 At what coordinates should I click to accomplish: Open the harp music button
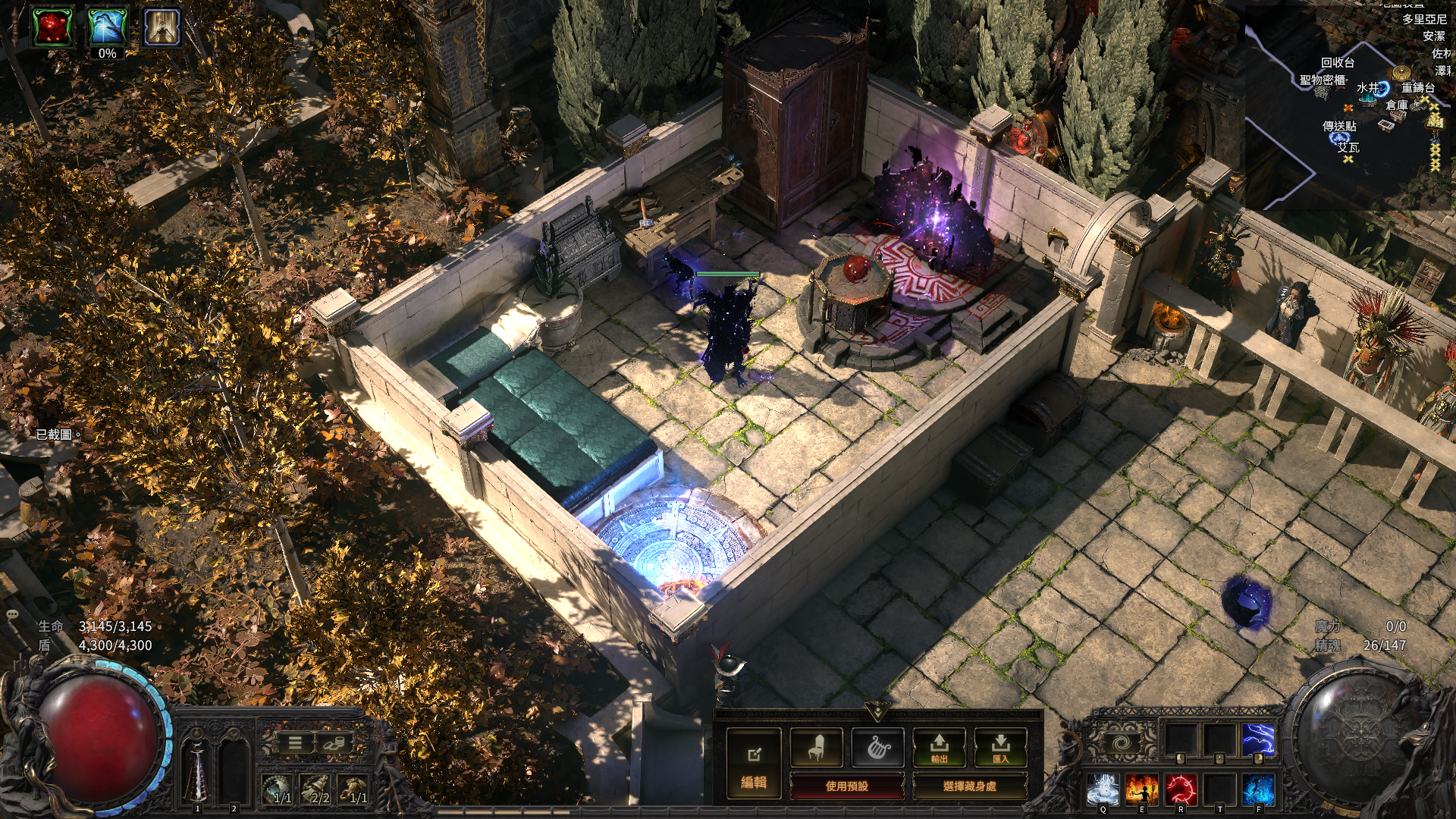point(877,748)
